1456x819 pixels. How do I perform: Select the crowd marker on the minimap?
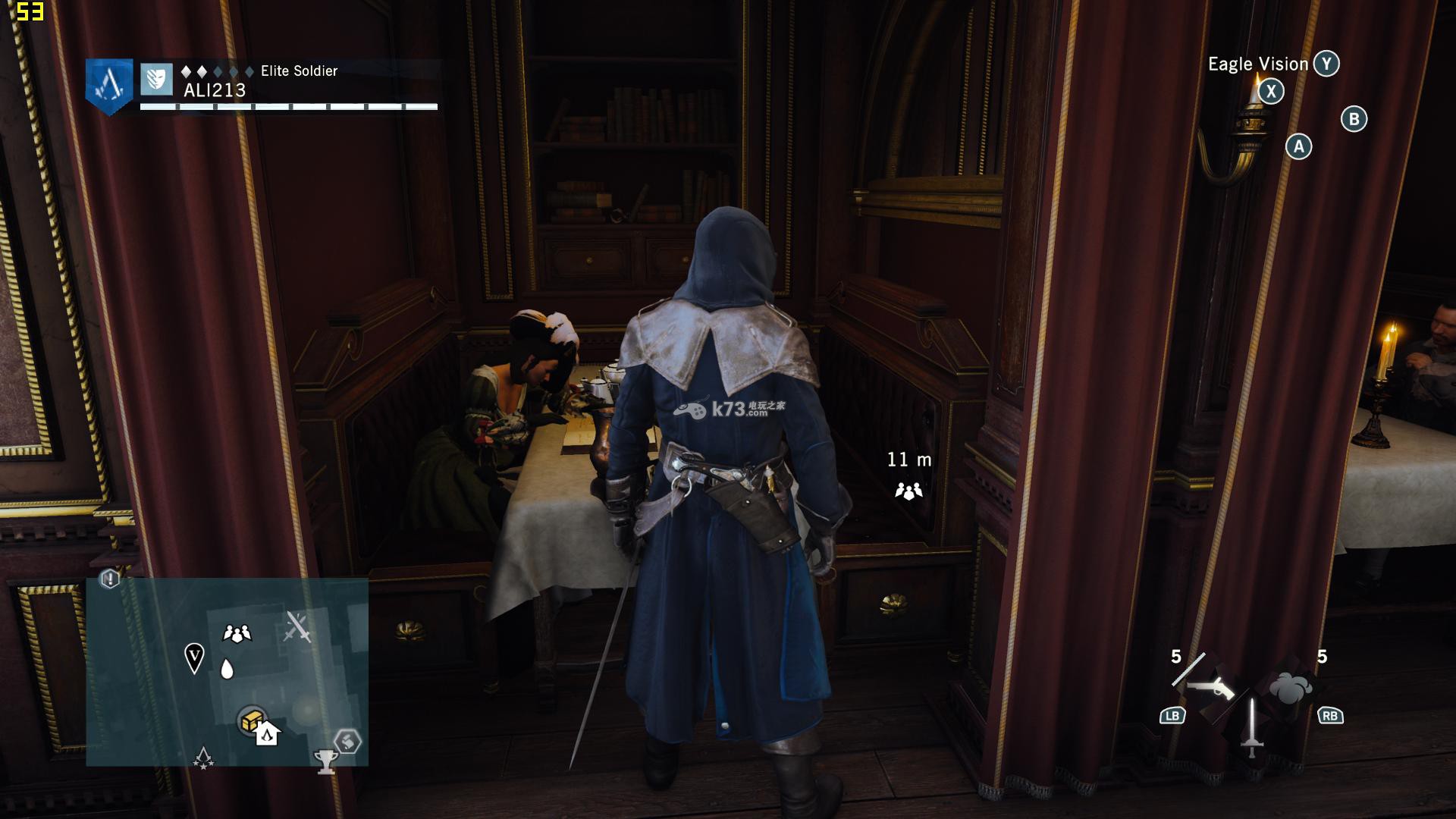pyautogui.click(x=237, y=633)
